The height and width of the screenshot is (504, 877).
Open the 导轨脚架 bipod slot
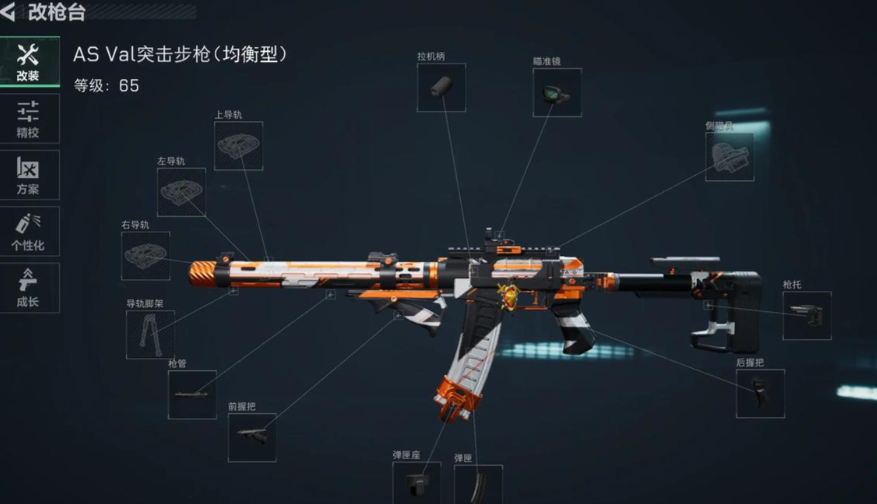(150, 335)
